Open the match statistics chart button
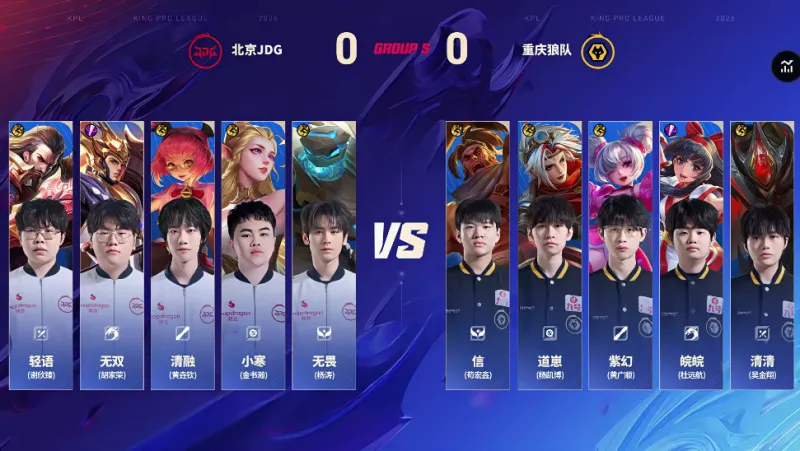This screenshot has height=451, width=800. pos(785,67)
